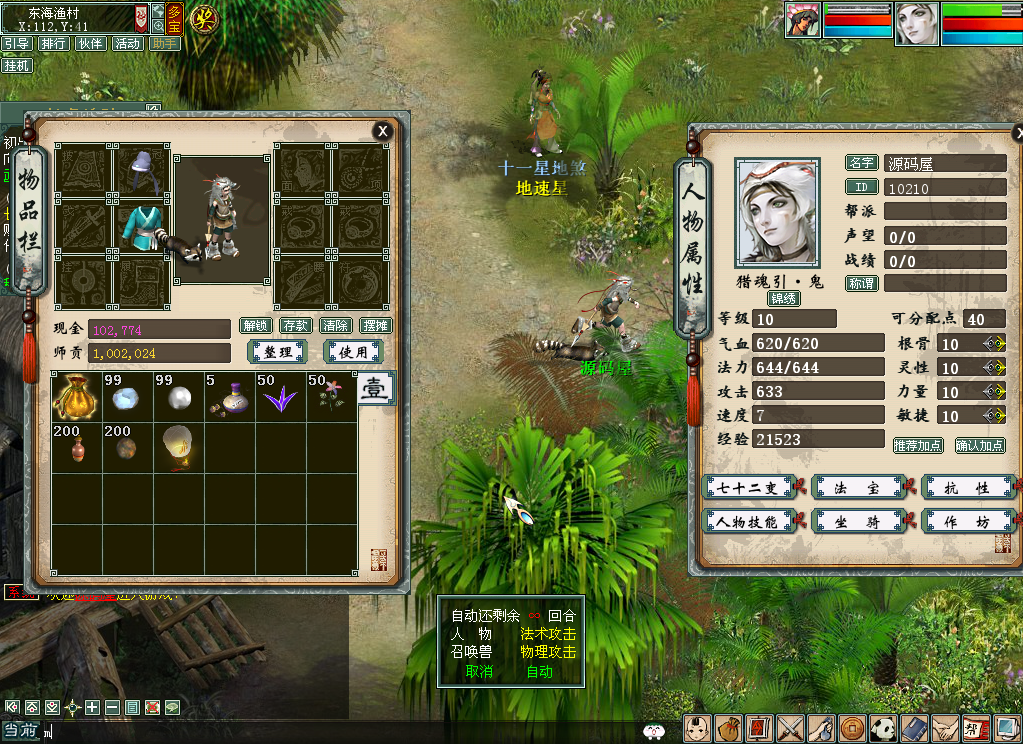This screenshot has height=744, width=1023.
Task: Open the 人物技能 character skills panel
Action: pos(748,521)
